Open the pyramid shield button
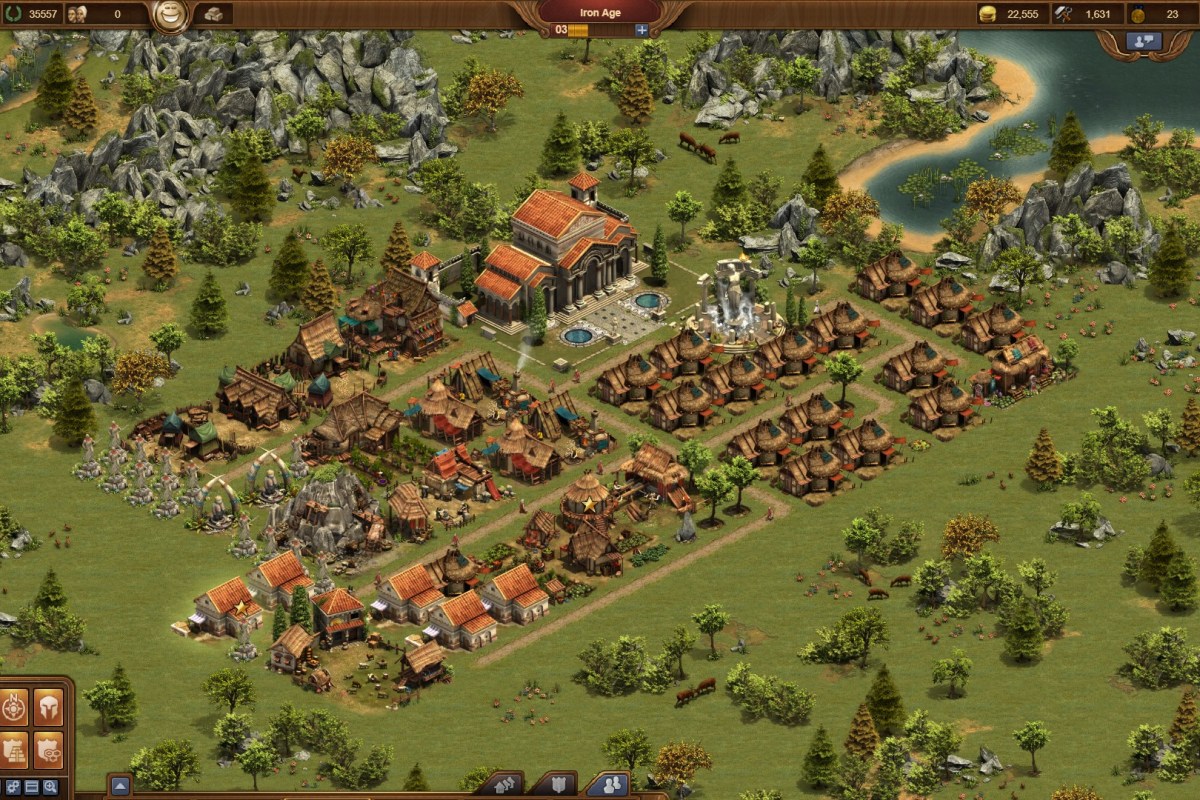Screen dimensions: 1200x800 [x=15, y=749]
